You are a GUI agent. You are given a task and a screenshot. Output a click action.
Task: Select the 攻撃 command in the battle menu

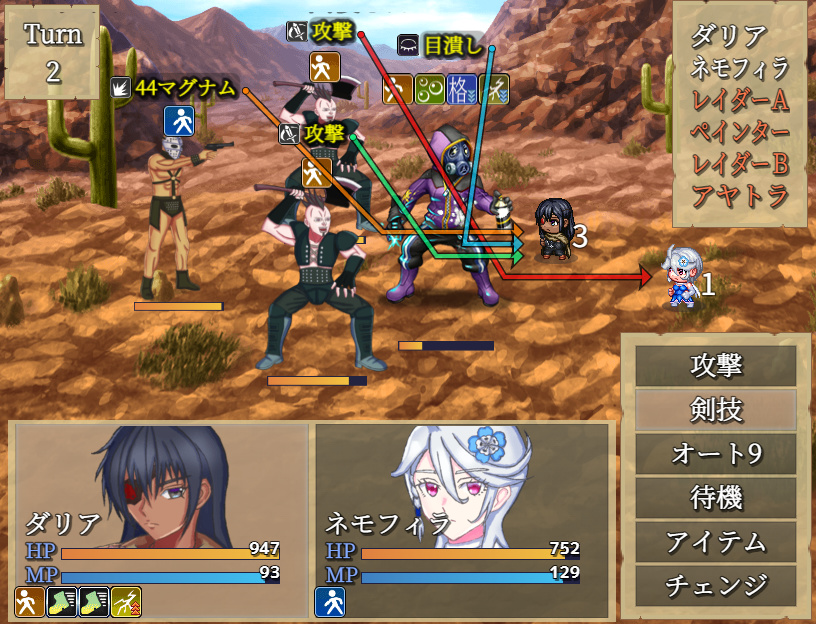[x=716, y=366]
